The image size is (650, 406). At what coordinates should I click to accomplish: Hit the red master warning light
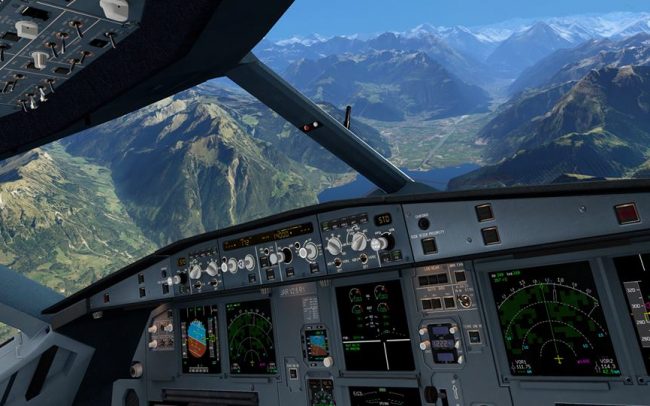pyautogui.click(x=626, y=213)
